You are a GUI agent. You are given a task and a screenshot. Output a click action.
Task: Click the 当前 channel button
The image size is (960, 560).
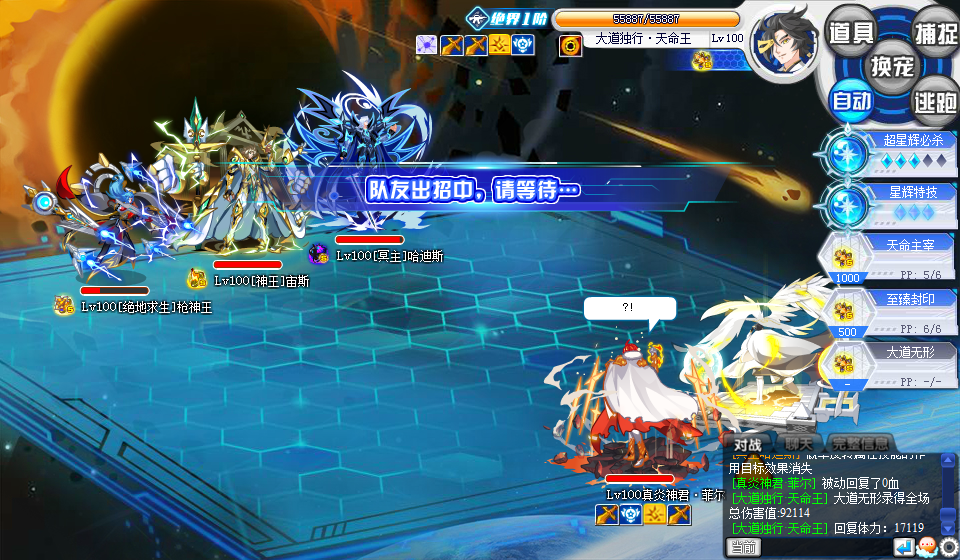tap(743, 547)
